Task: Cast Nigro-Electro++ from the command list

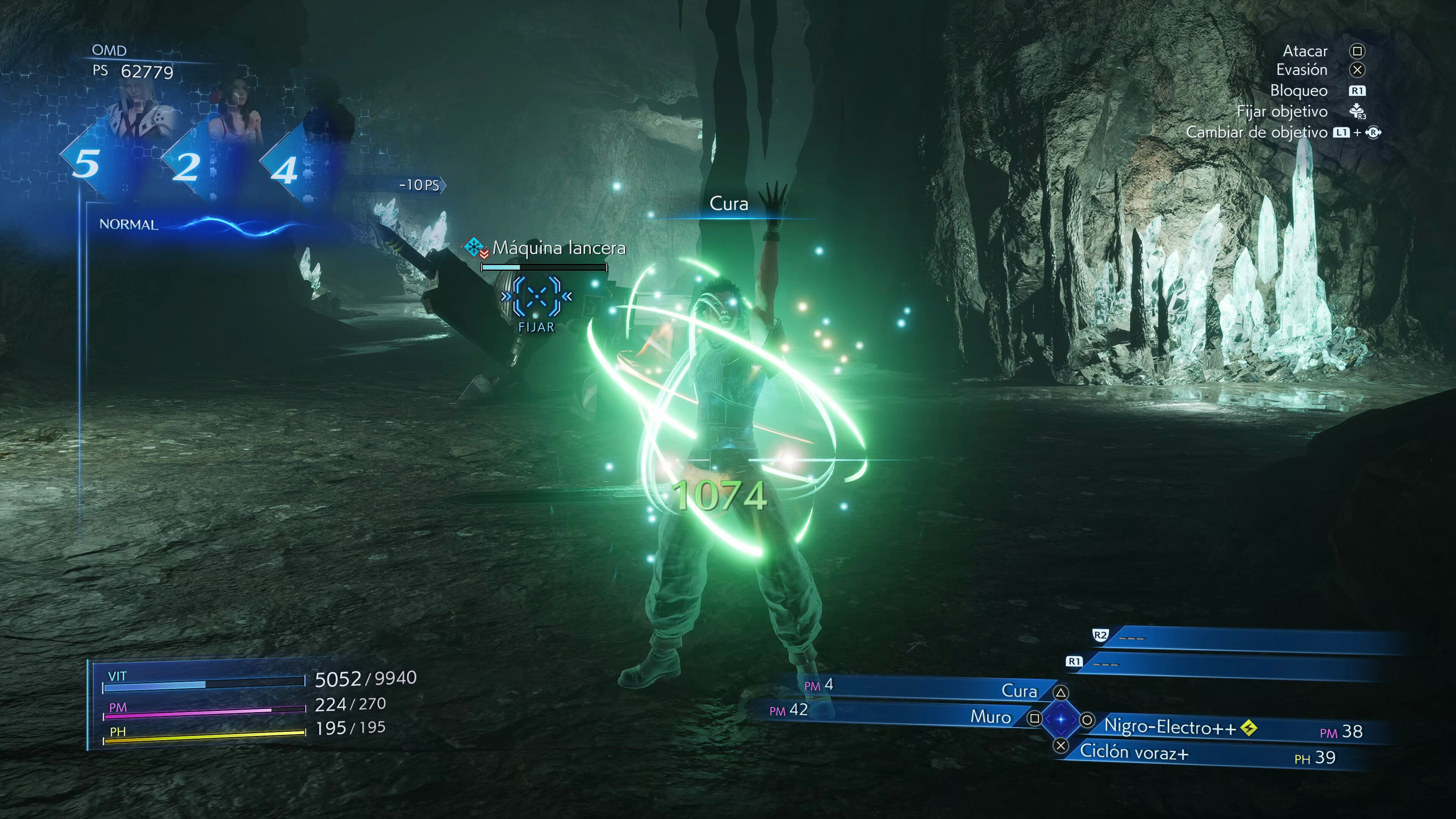Action: (x=1170, y=727)
